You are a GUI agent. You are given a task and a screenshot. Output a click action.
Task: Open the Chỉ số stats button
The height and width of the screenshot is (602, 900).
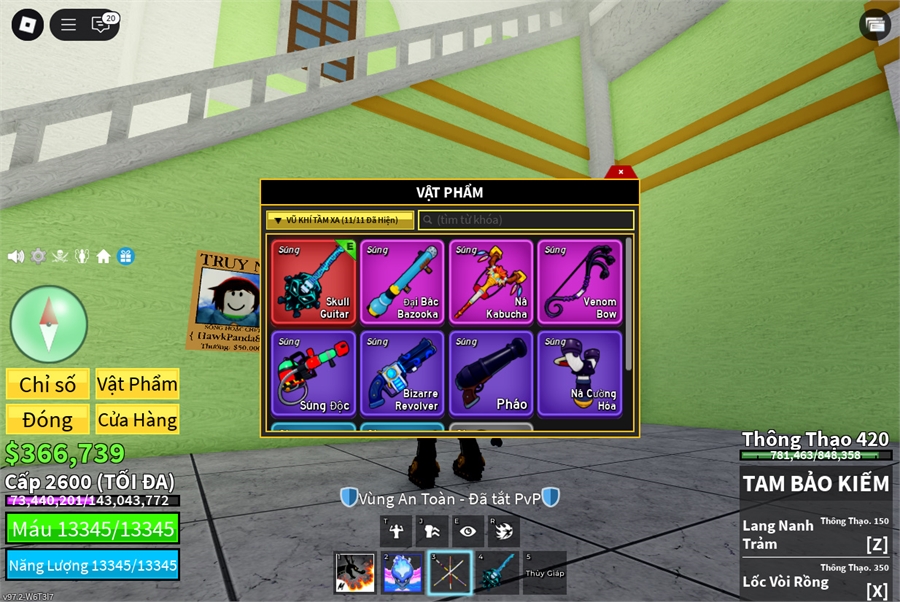pos(48,384)
